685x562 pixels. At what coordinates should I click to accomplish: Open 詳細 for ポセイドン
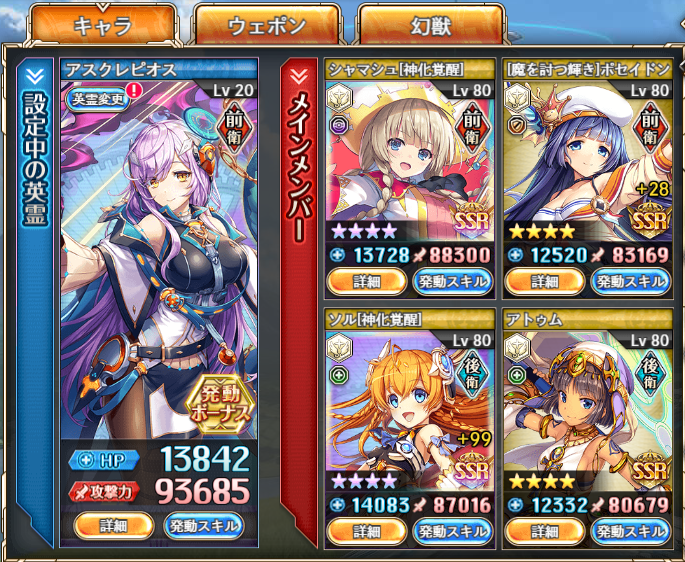pos(545,281)
